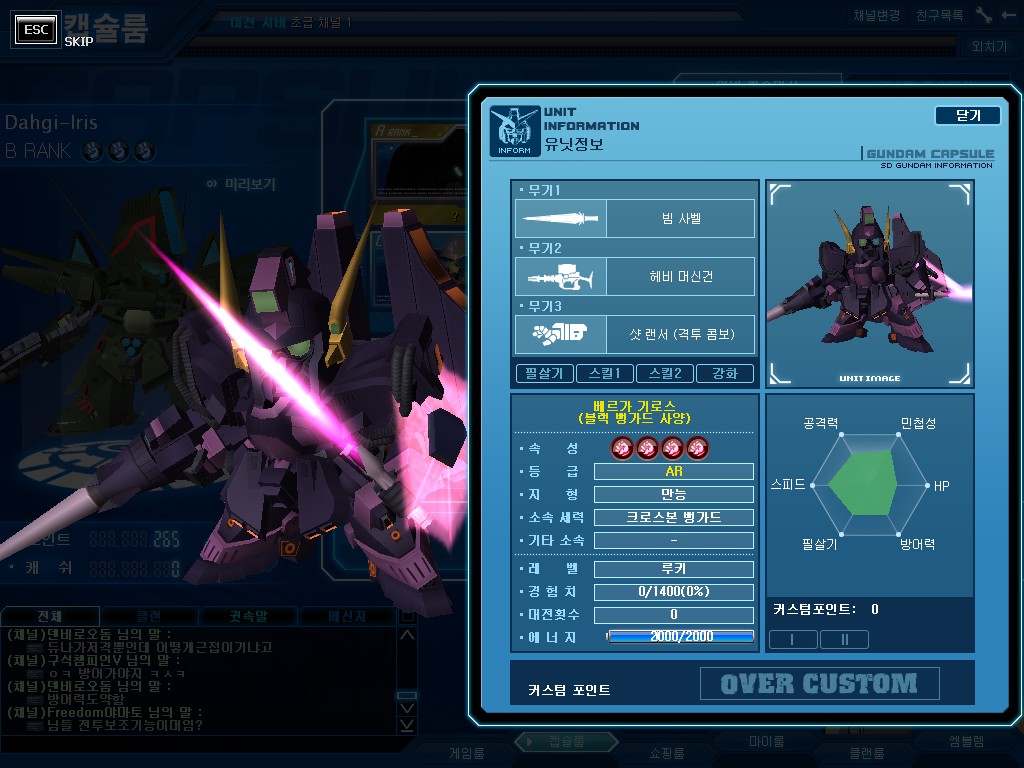This screenshot has width=1024, height=768.
Task: Choose custom point preset II
Action: tap(844, 639)
